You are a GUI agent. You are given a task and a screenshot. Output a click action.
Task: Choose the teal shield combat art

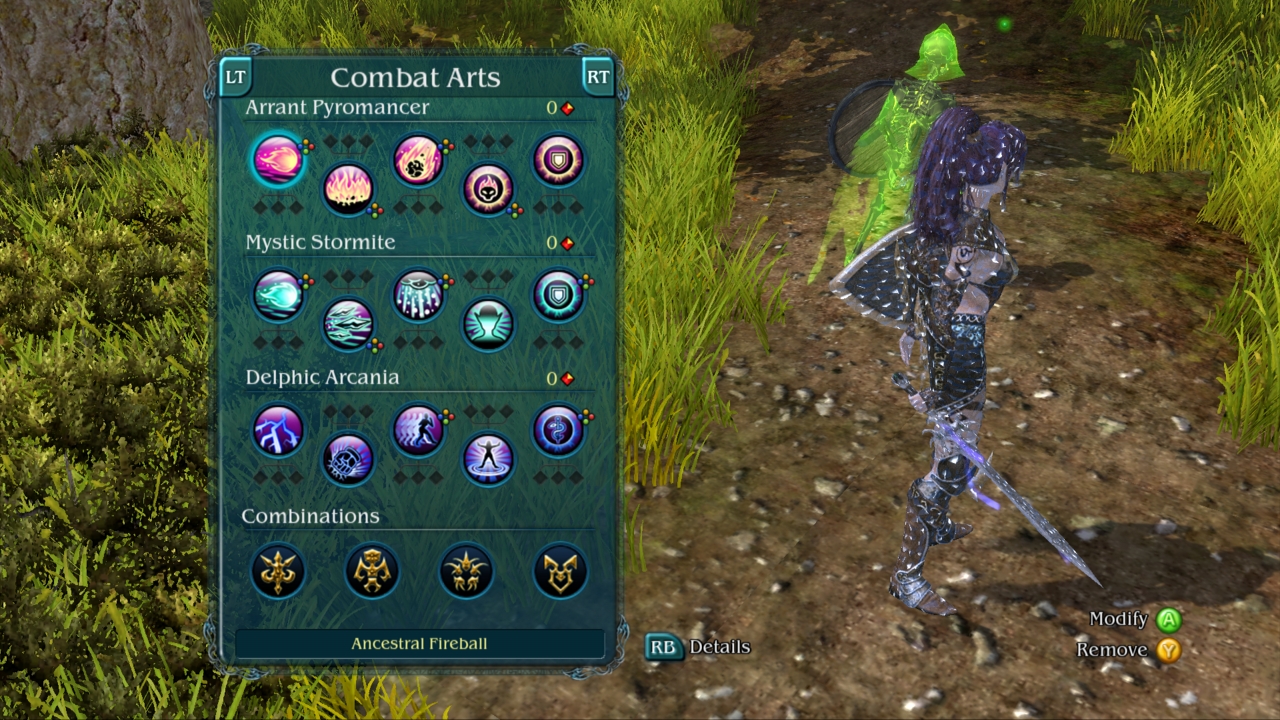click(x=558, y=296)
